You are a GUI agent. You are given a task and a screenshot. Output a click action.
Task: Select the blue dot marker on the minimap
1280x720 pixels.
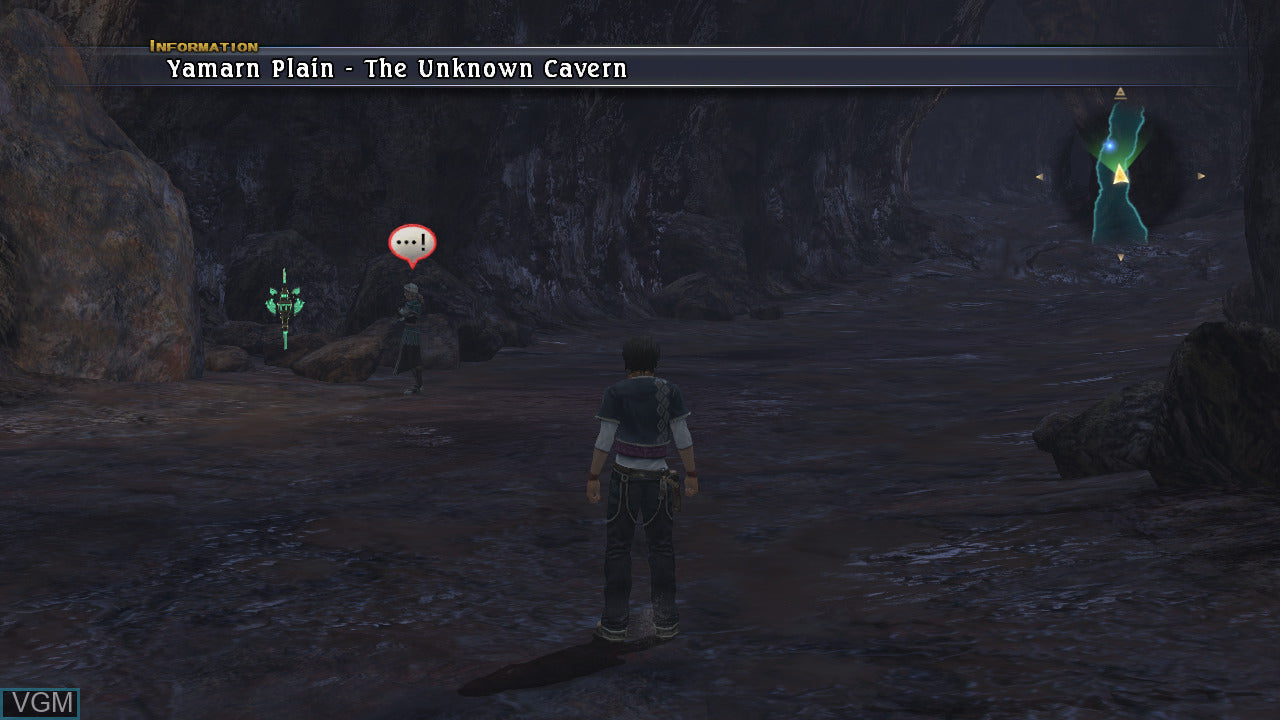(x=1109, y=146)
